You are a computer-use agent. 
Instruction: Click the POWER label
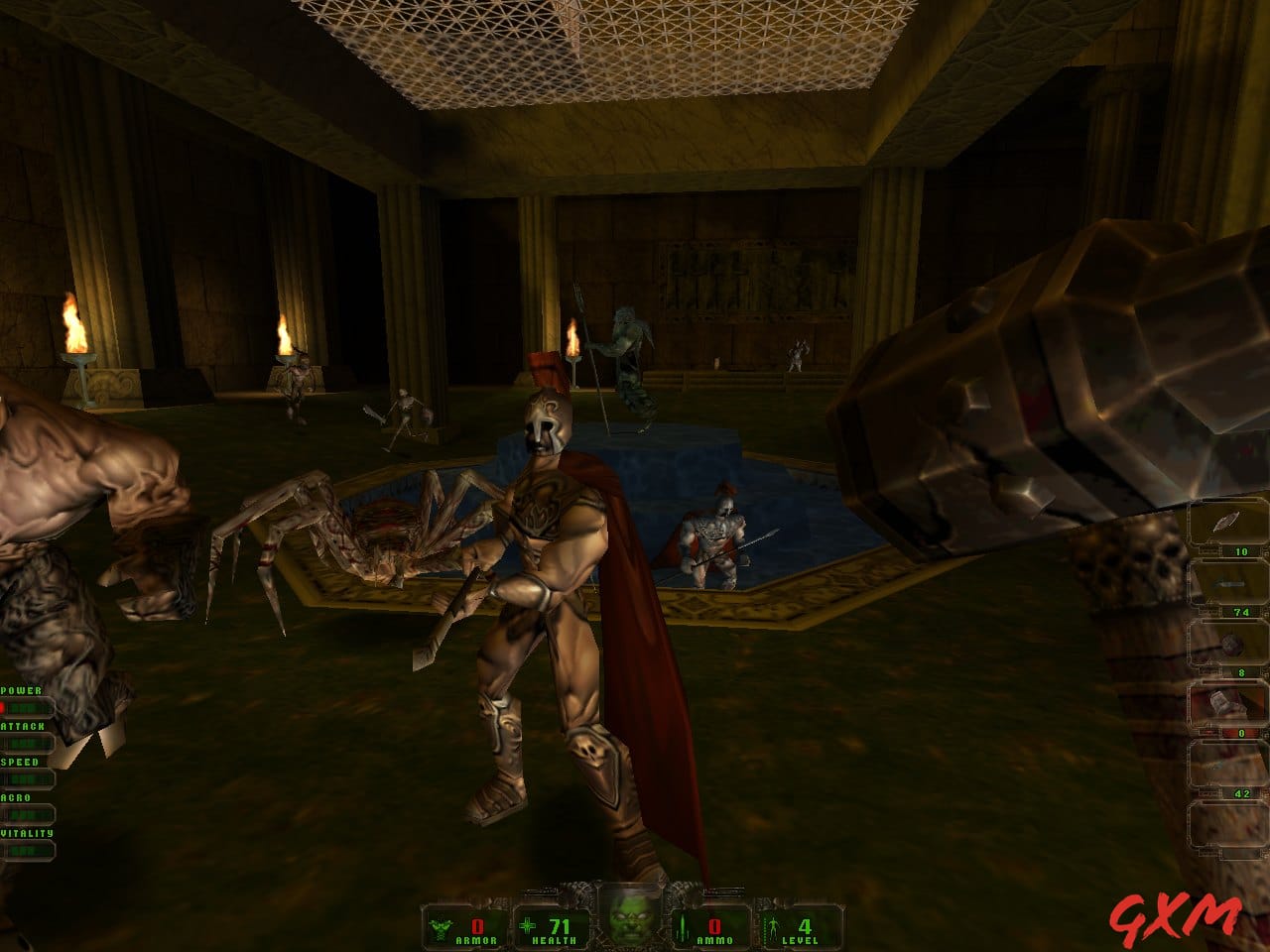click(20, 691)
